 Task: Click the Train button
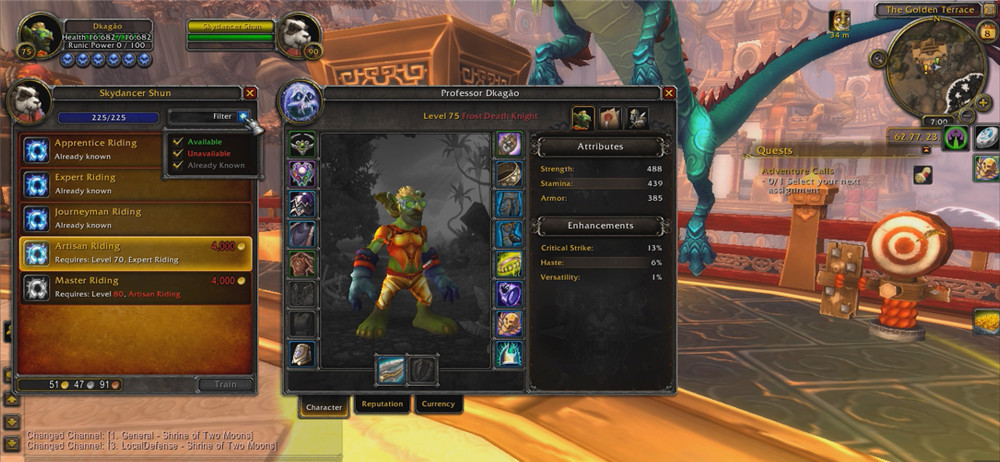coord(226,384)
